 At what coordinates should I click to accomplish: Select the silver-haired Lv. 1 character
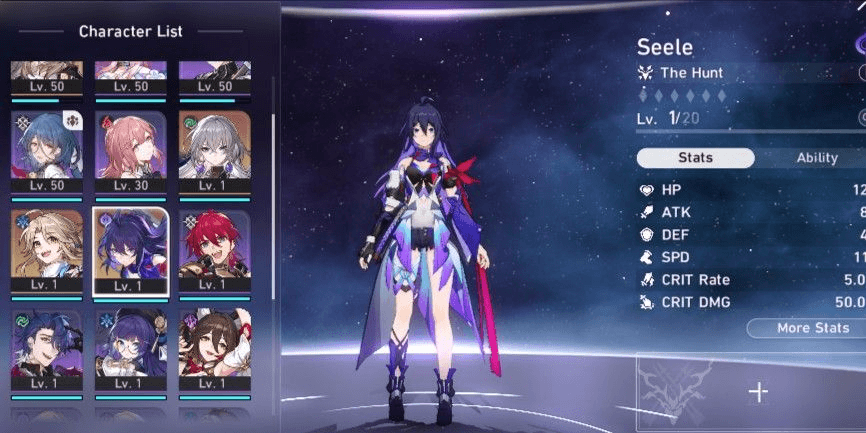(x=214, y=148)
